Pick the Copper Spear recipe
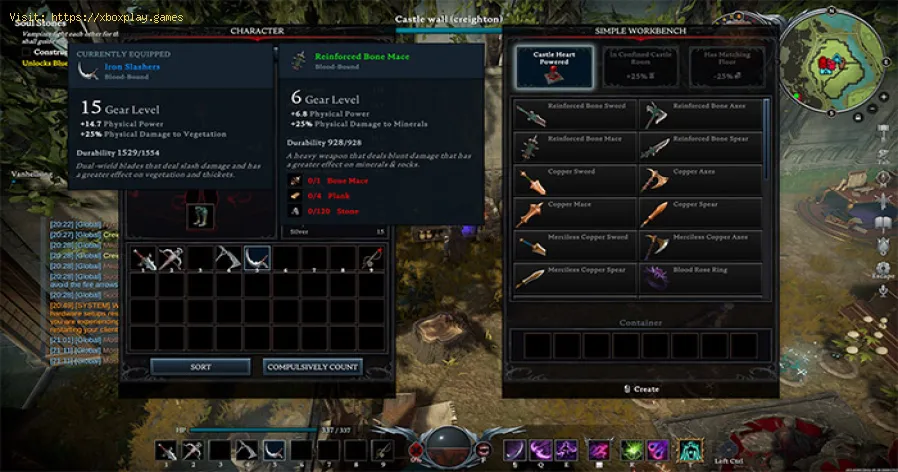This screenshot has height=472, width=898. 700,213
